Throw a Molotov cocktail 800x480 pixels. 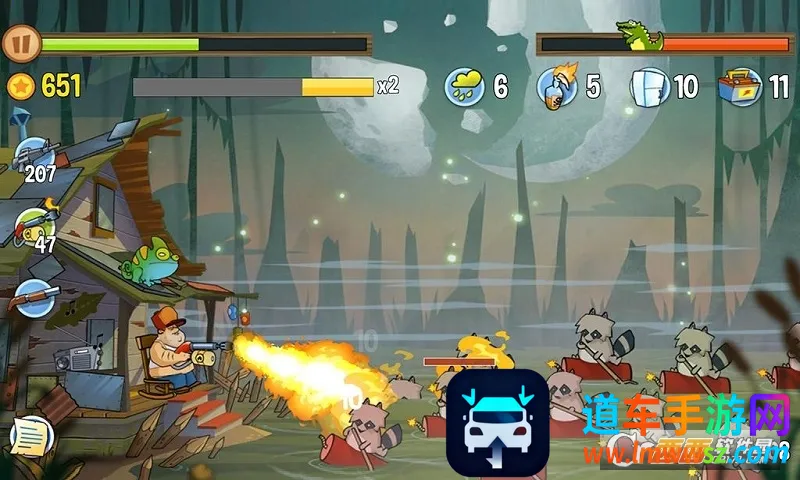pyautogui.click(x=555, y=86)
